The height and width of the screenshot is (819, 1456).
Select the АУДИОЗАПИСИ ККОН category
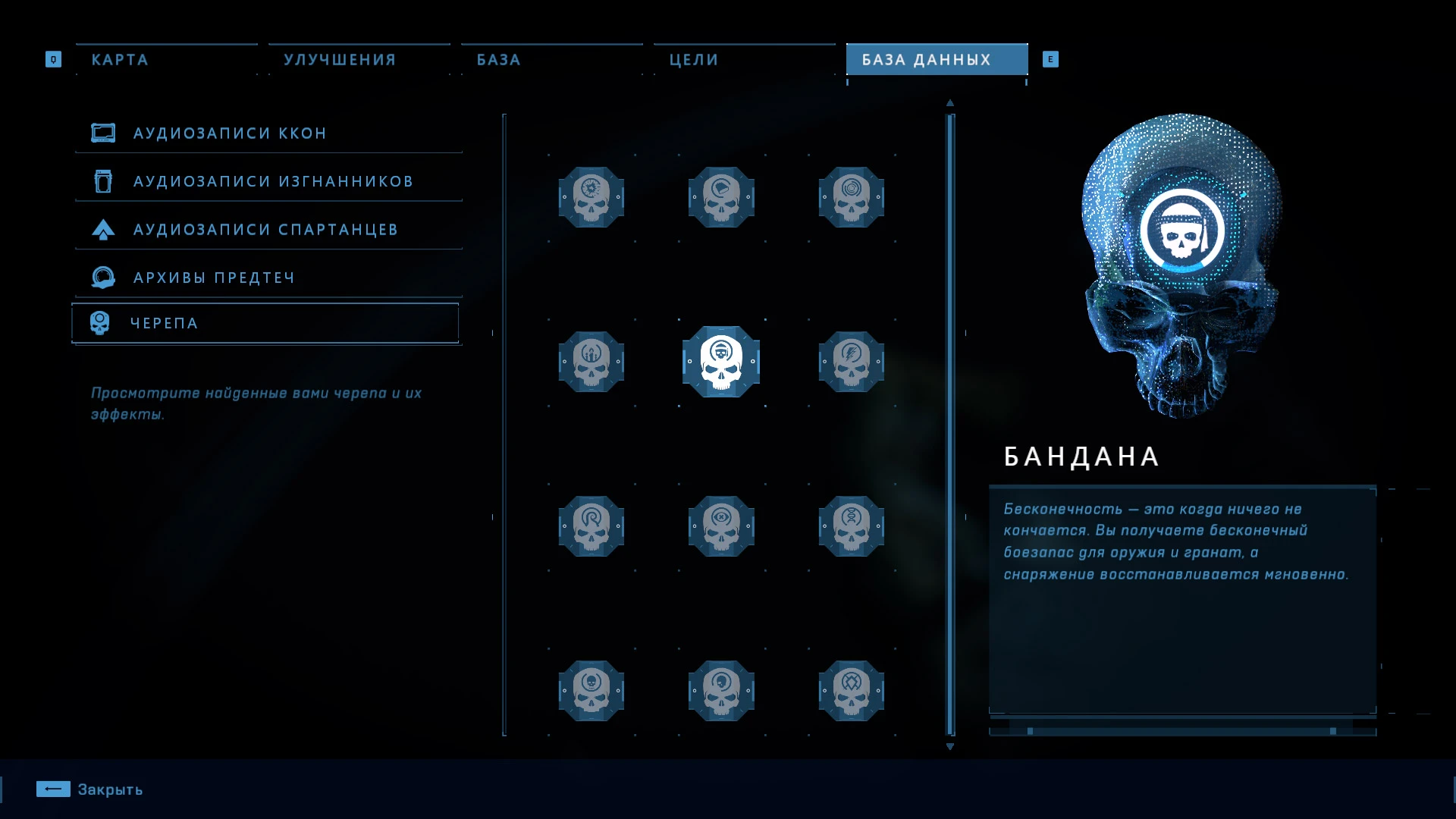point(229,132)
